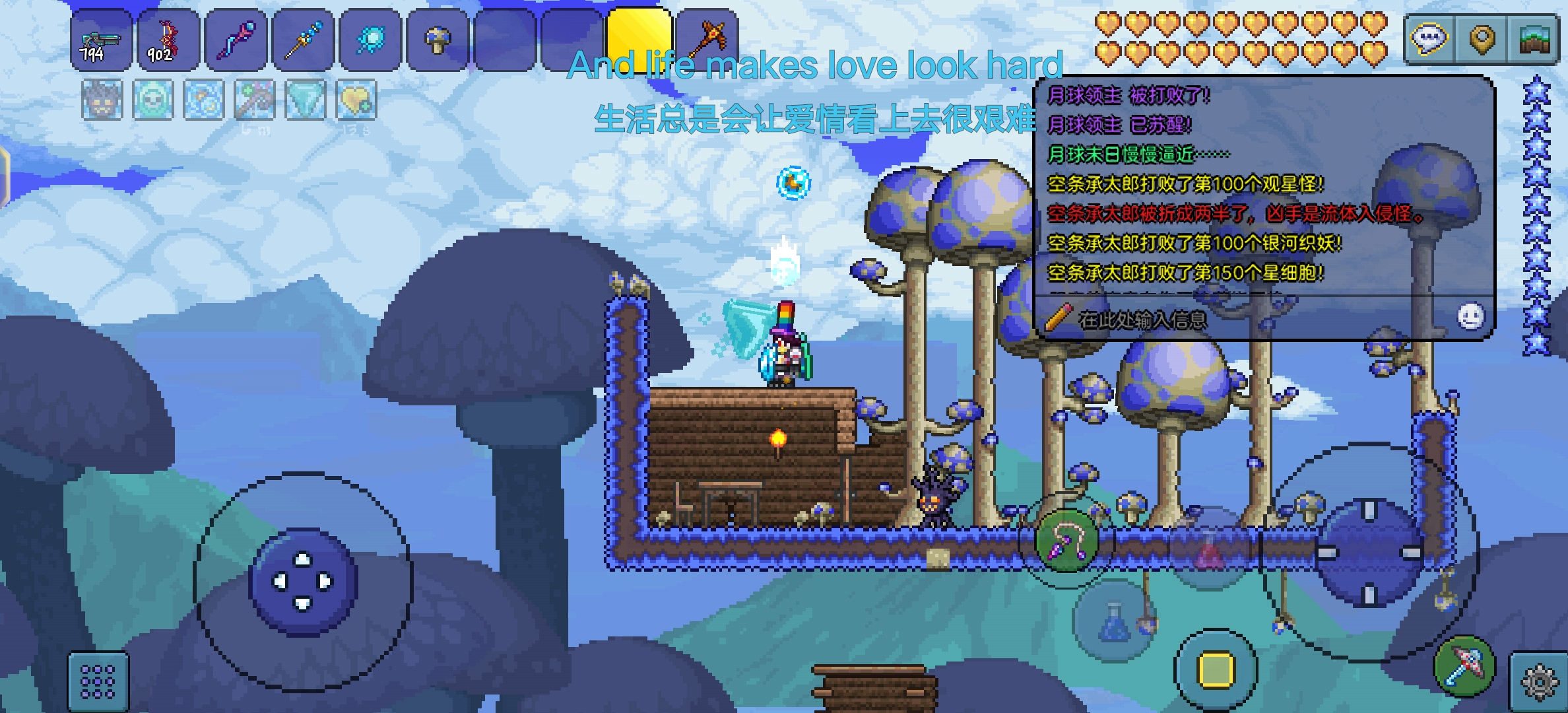The width and height of the screenshot is (1568, 713).
Task: Pick the glowing mushroom hotbar slot
Action: tap(438, 40)
